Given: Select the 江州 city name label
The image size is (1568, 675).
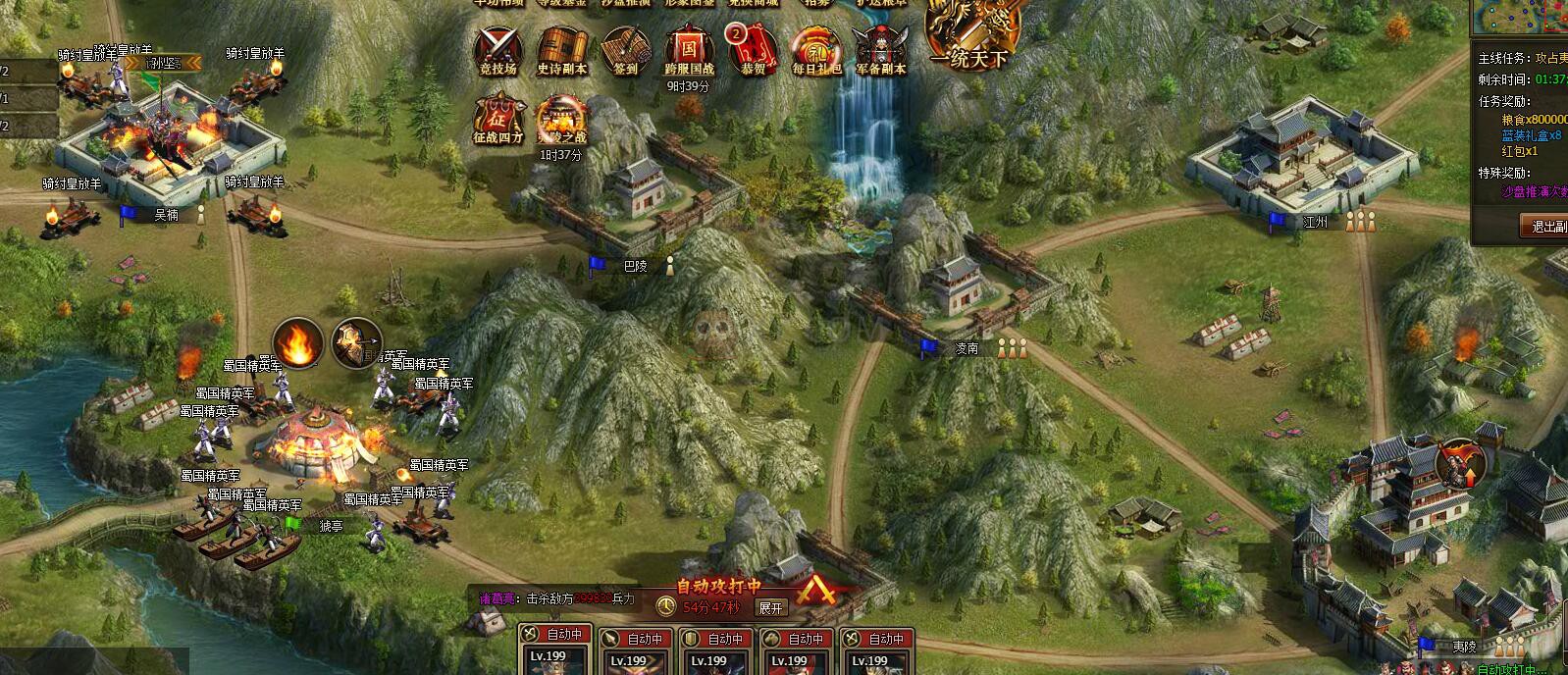Looking at the screenshot, I should click(1316, 223).
